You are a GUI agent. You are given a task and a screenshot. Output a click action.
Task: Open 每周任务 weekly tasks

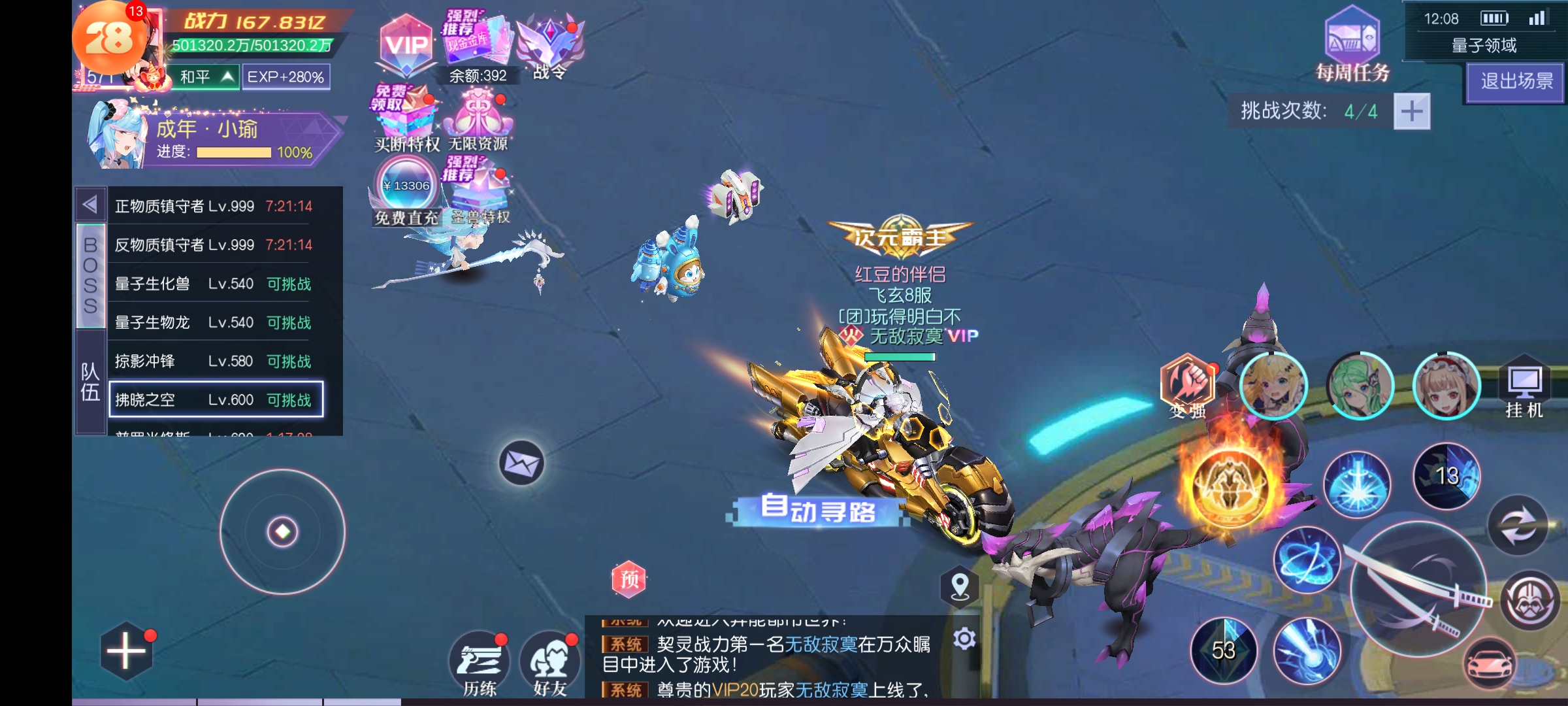[1352, 46]
